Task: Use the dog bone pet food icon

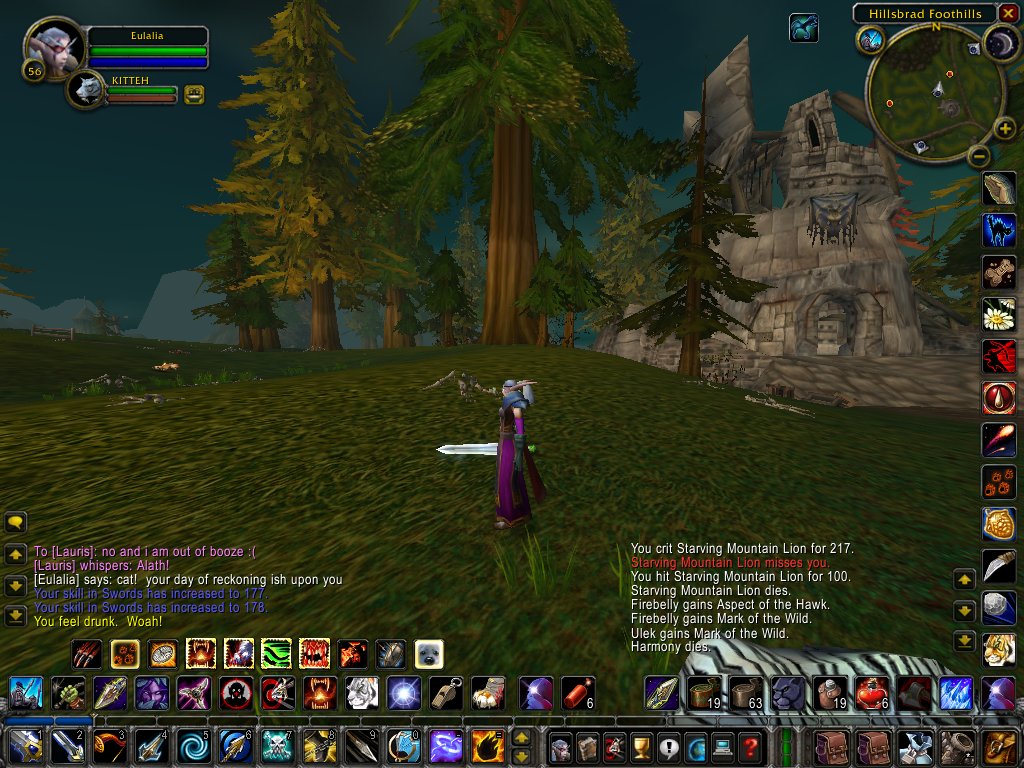Action: point(999,272)
